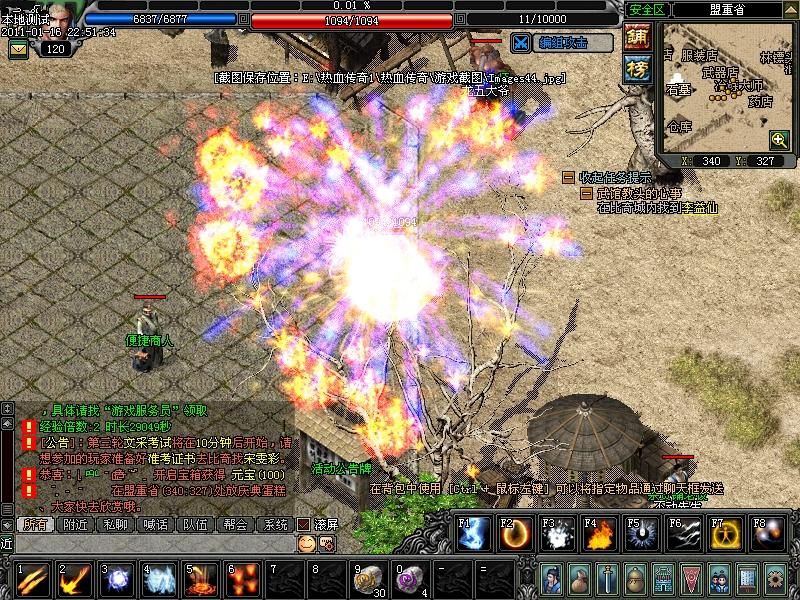This screenshot has width=800, height=600.
Task: Activate the F2 fire ring skill
Action: [513, 535]
